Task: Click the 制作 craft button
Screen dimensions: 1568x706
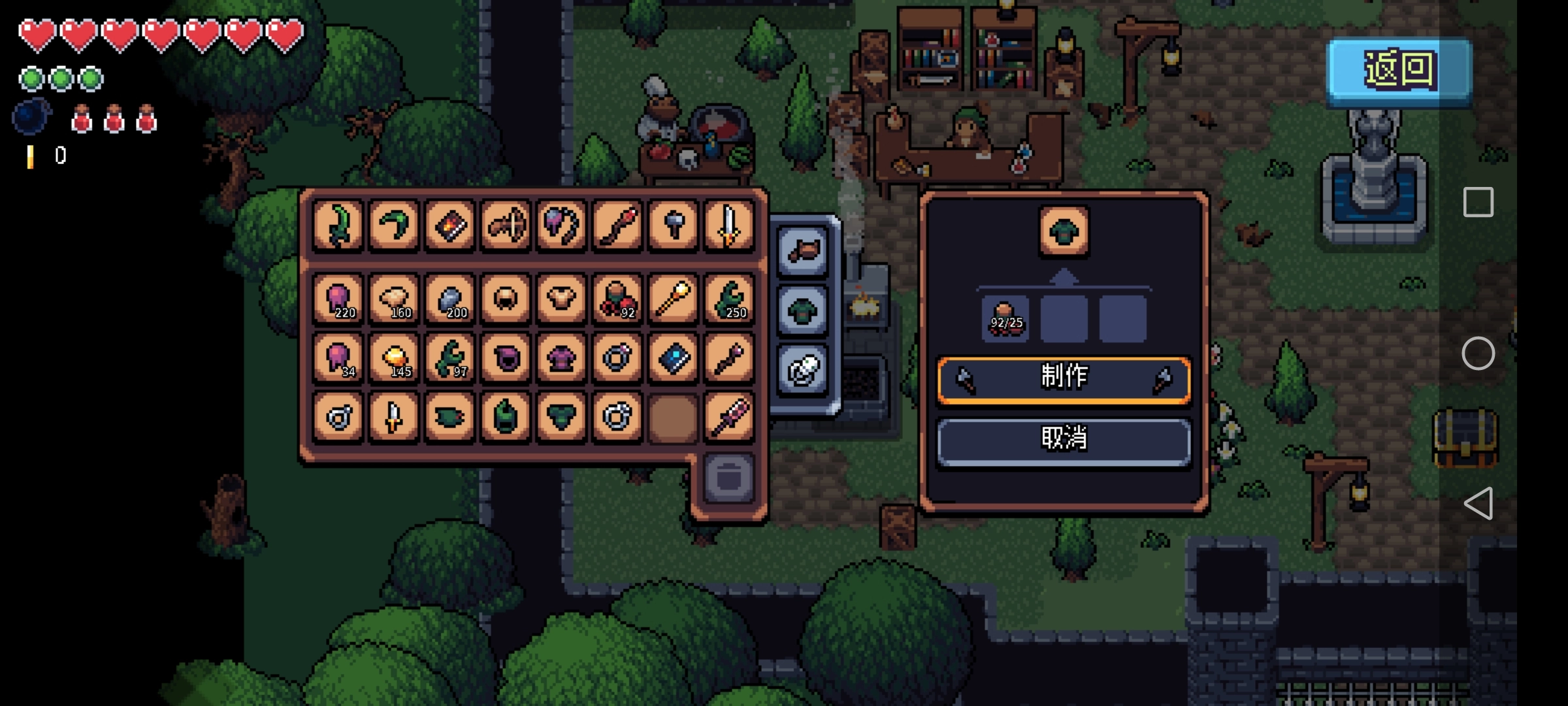Action: pos(1064,378)
